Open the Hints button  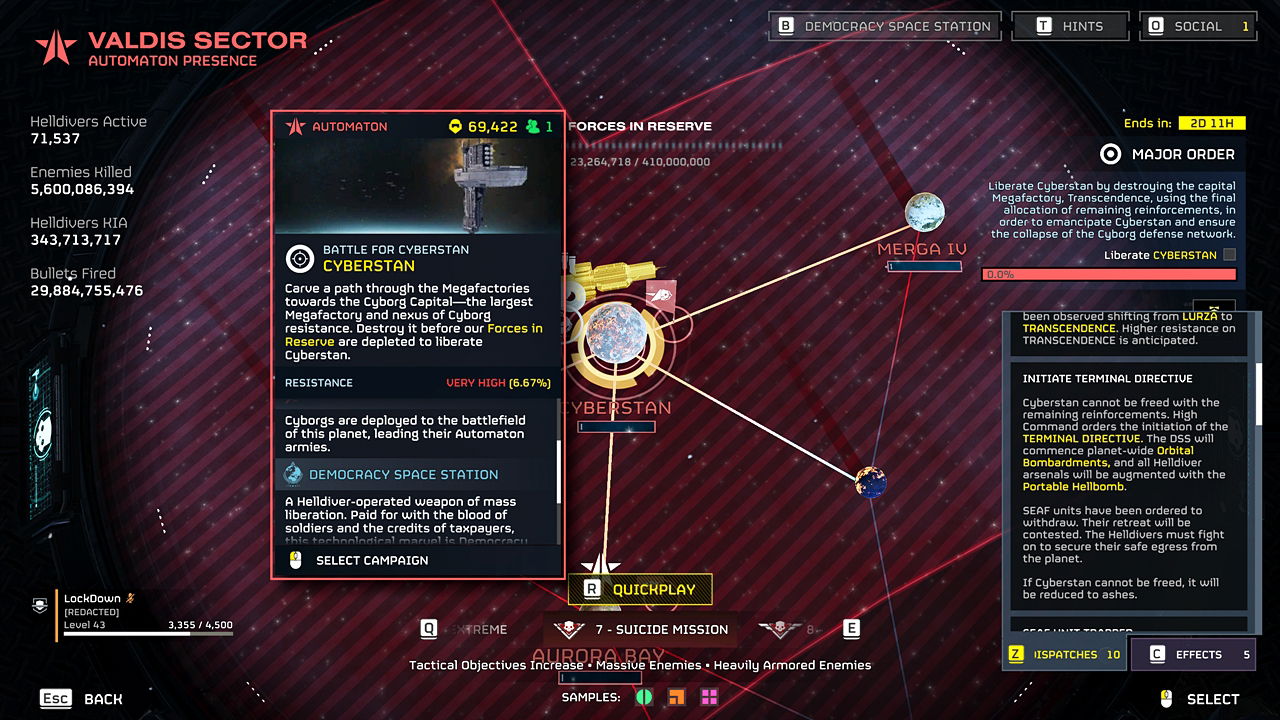pos(1070,26)
